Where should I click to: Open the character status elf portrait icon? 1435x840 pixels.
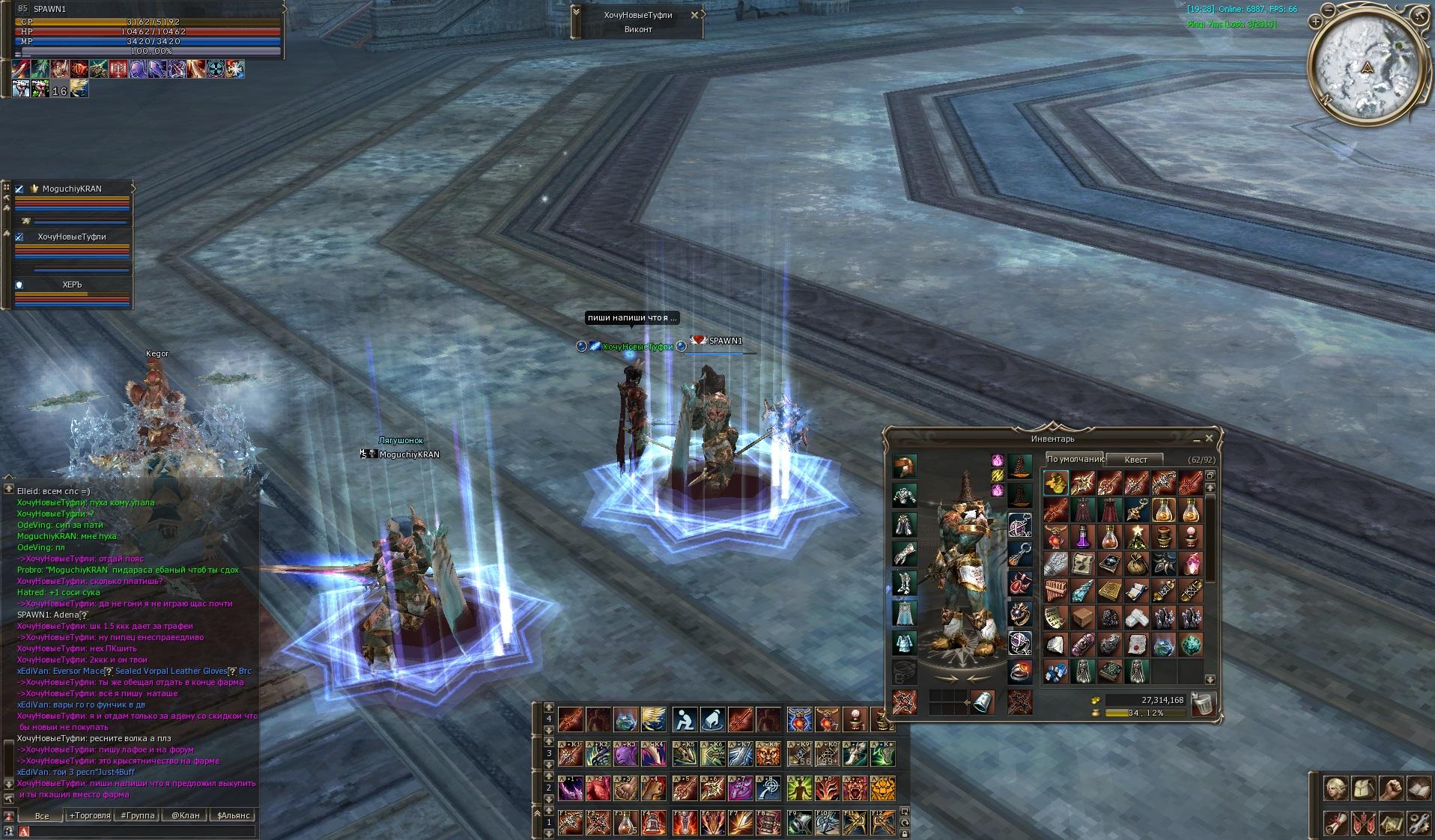coord(1338,788)
